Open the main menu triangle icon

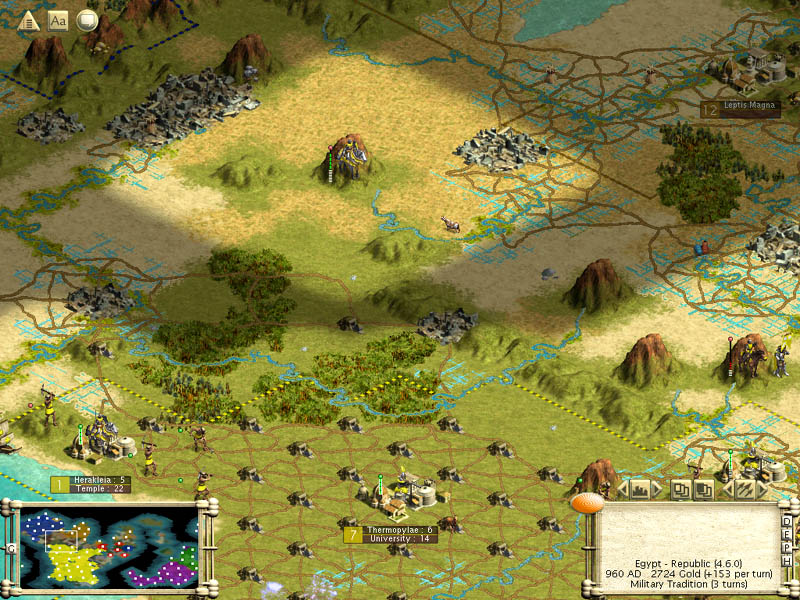point(29,20)
